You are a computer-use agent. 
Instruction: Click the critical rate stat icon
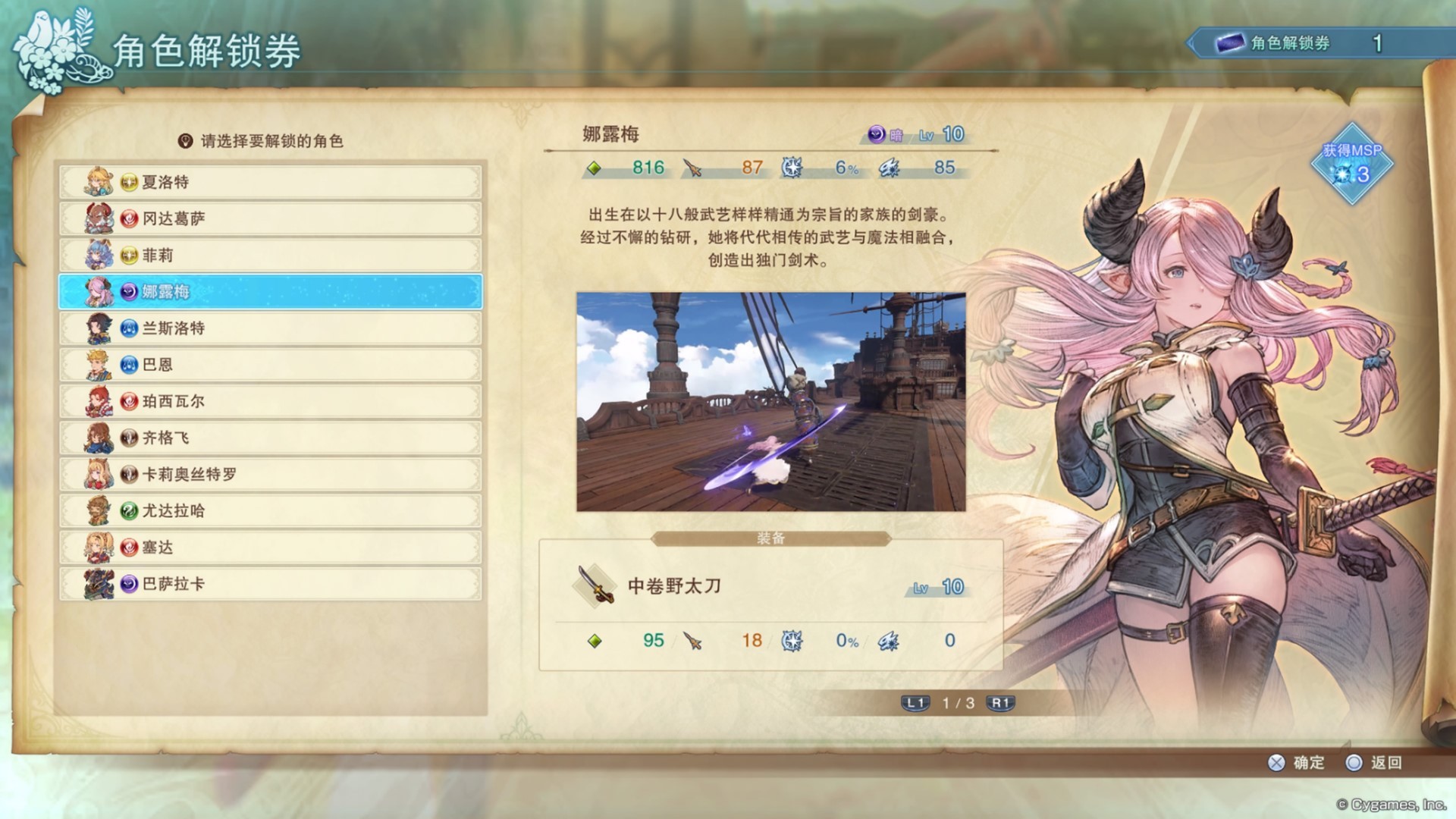point(791,168)
